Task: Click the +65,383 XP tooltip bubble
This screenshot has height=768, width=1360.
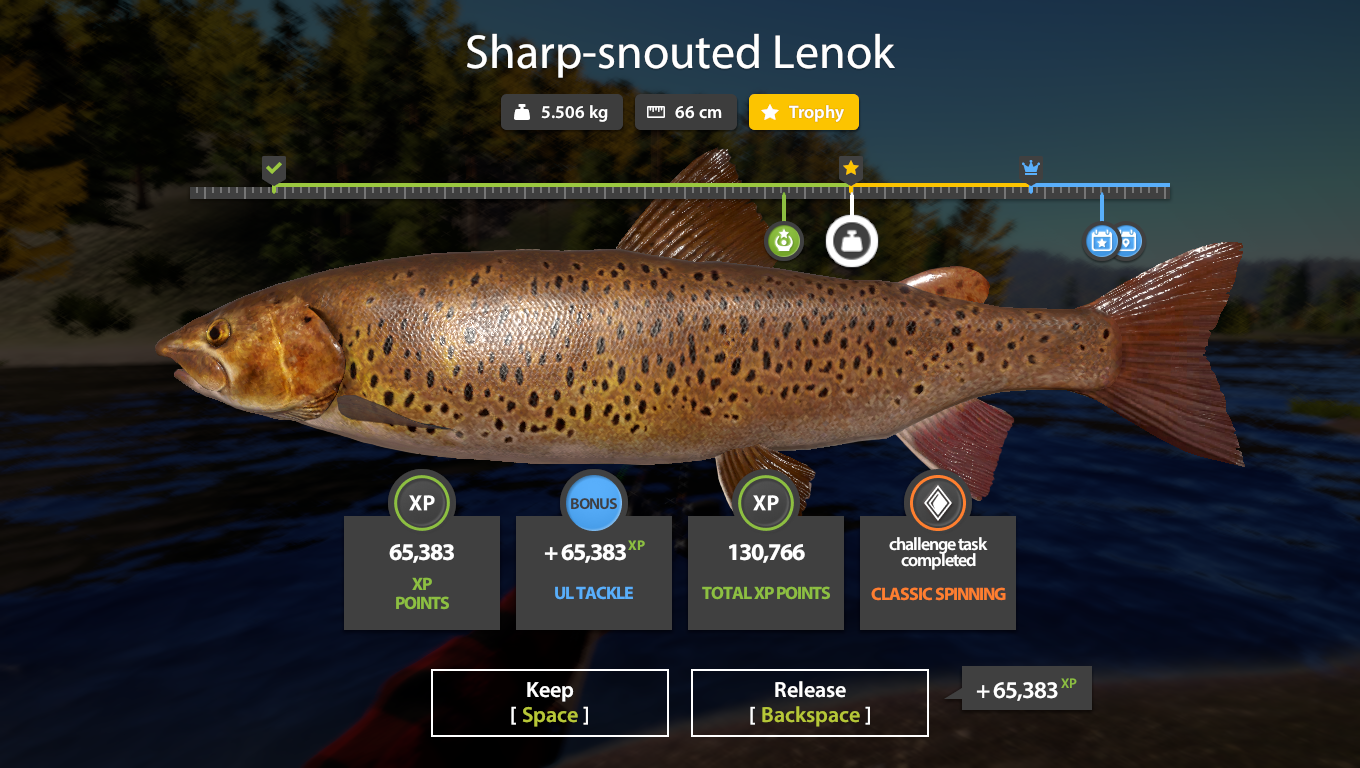Action: coord(1025,688)
